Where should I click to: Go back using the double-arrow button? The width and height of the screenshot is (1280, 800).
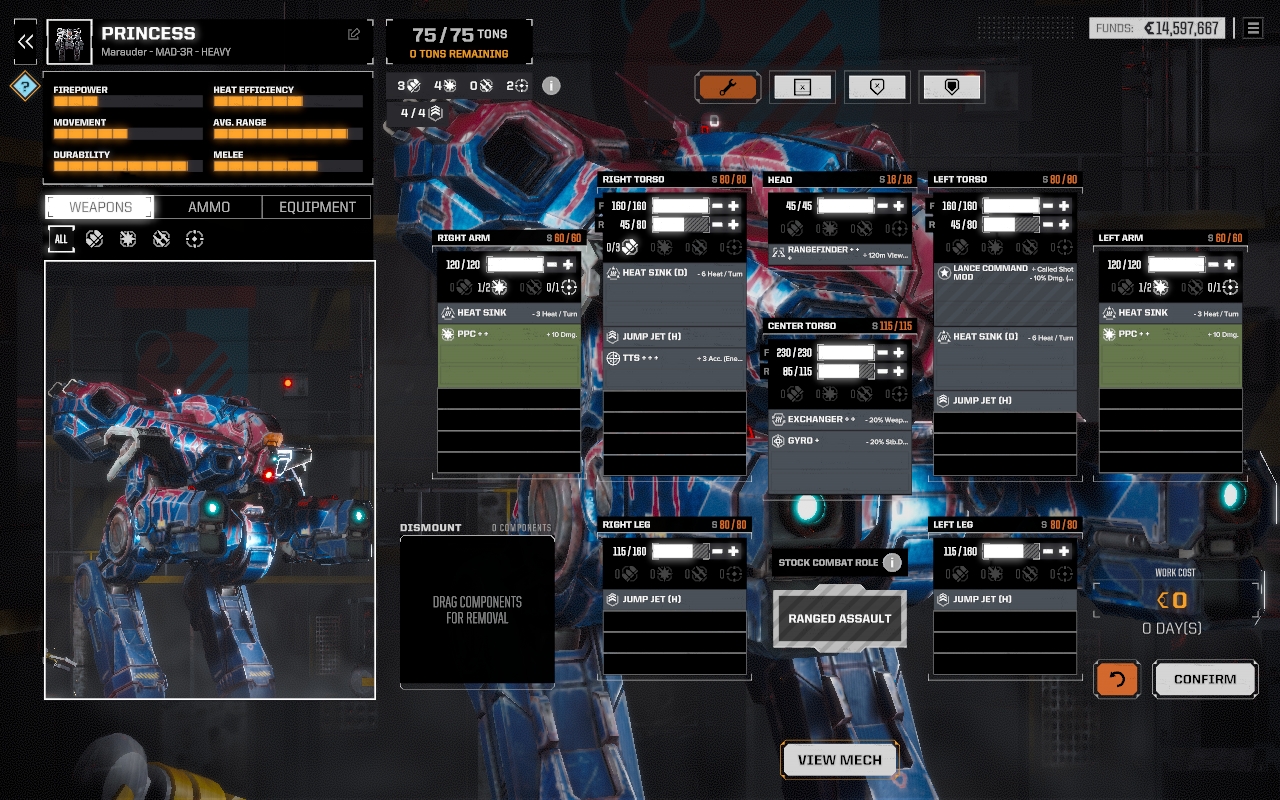pos(26,41)
